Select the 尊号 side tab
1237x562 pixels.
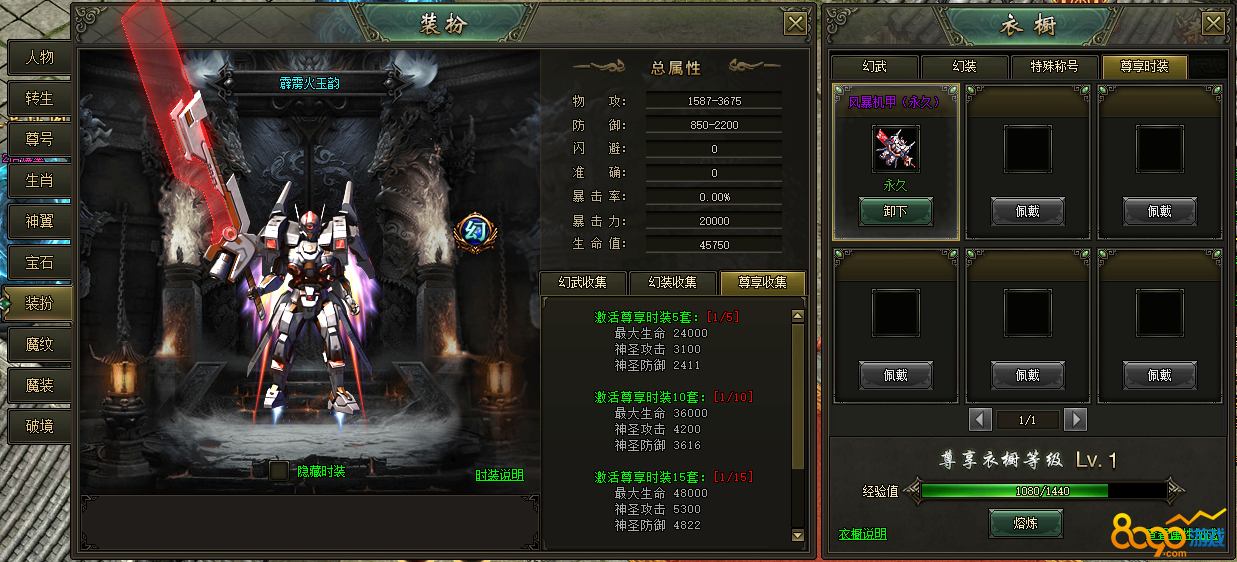pos(39,139)
